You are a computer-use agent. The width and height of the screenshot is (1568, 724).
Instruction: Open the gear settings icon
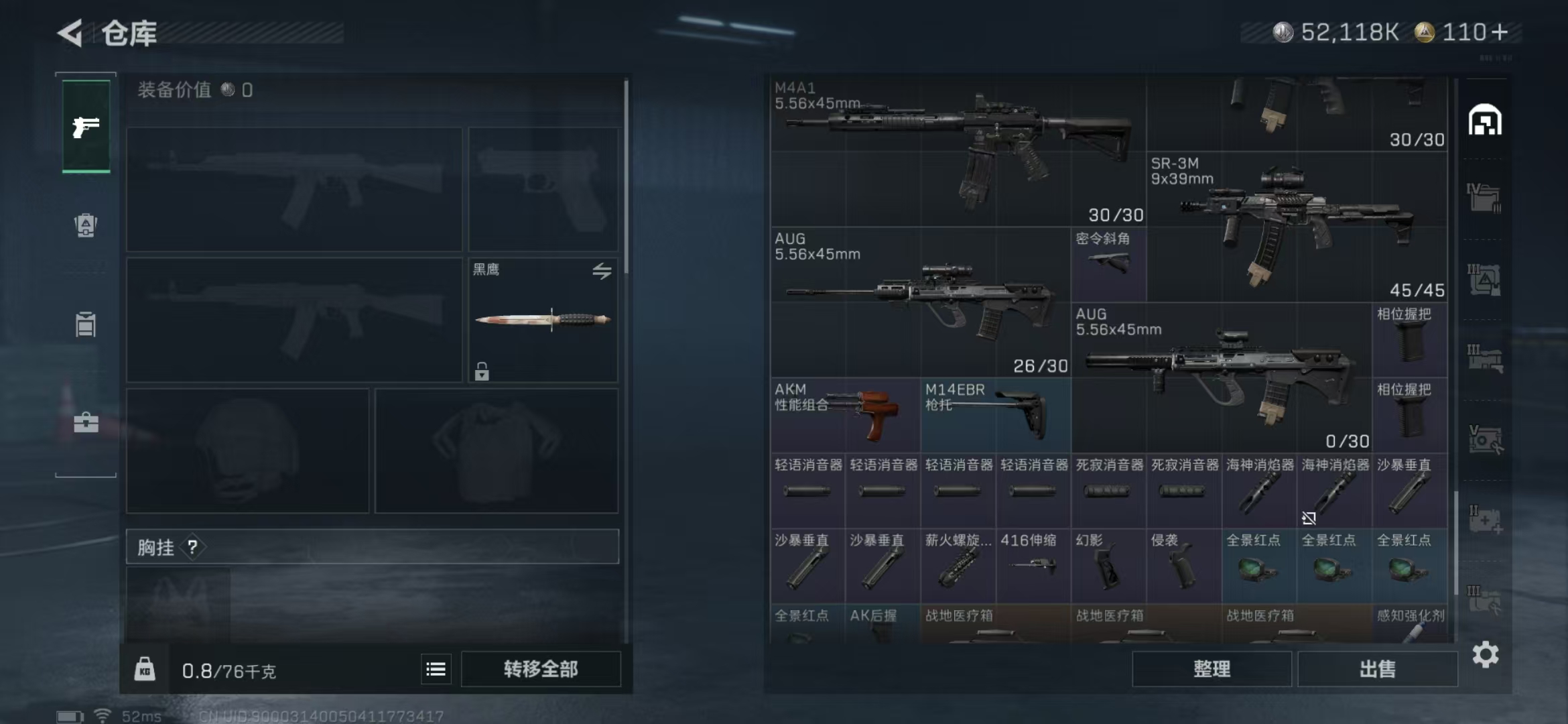[1486, 655]
